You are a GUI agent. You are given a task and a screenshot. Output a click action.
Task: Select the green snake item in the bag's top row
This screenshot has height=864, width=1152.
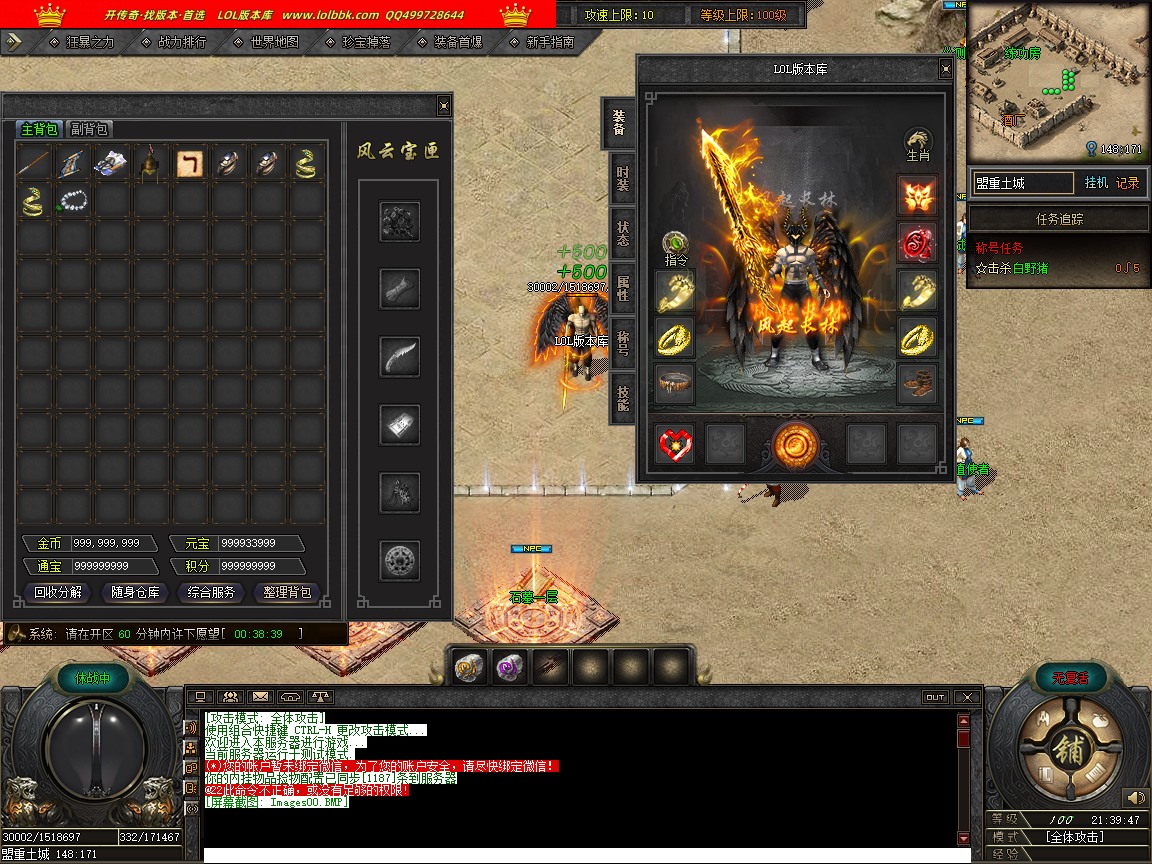click(307, 163)
